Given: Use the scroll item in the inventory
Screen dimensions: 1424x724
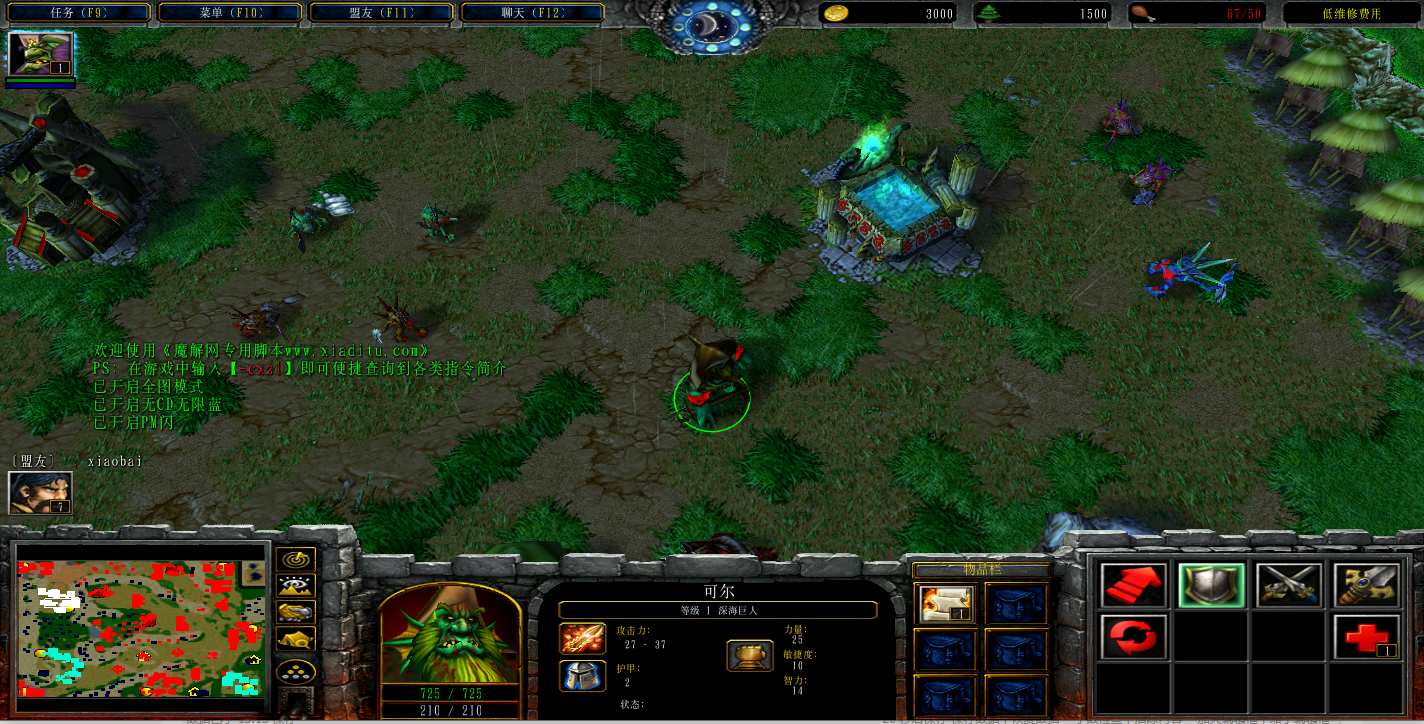Looking at the screenshot, I should (946, 603).
